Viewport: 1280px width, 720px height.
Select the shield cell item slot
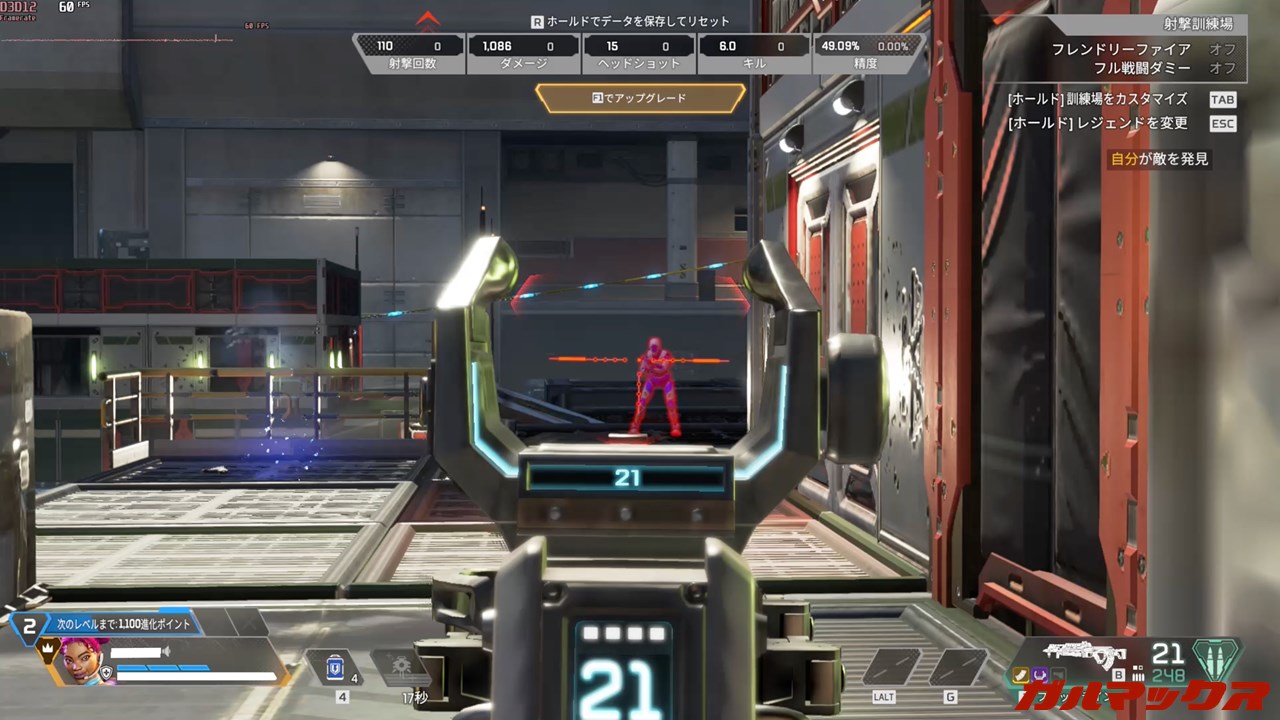point(336,668)
